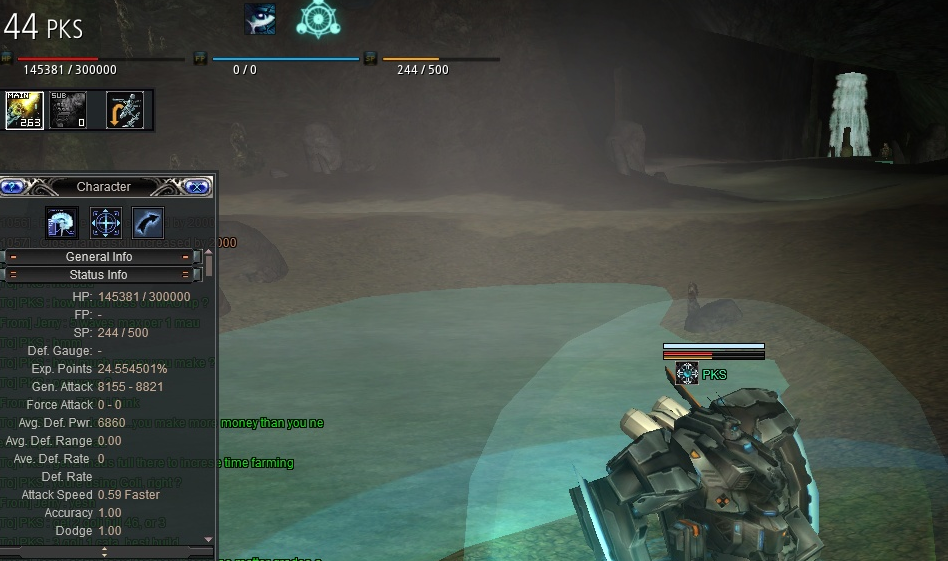The image size is (948, 561).
Task: Select the crosshair target icon in Character panel
Action: (106, 223)
